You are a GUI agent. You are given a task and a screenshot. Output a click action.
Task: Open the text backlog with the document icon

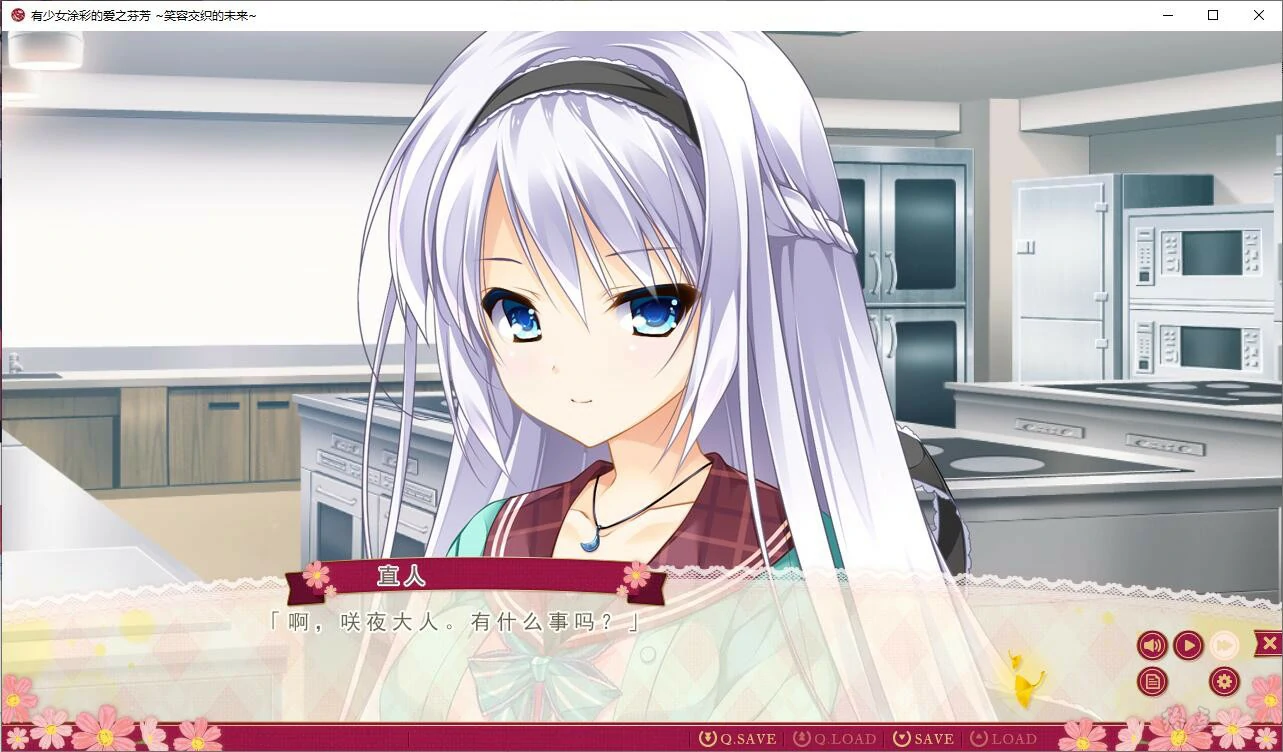coord(1151,681)
